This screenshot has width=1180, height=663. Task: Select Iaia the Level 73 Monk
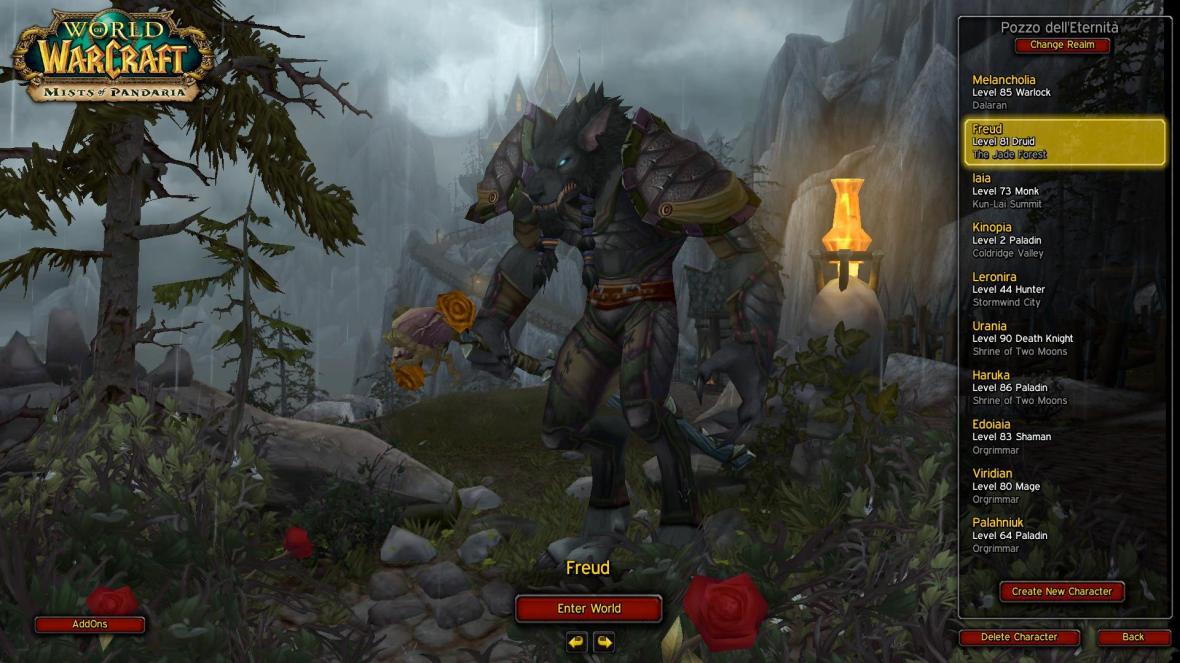tap(1064, 191)
